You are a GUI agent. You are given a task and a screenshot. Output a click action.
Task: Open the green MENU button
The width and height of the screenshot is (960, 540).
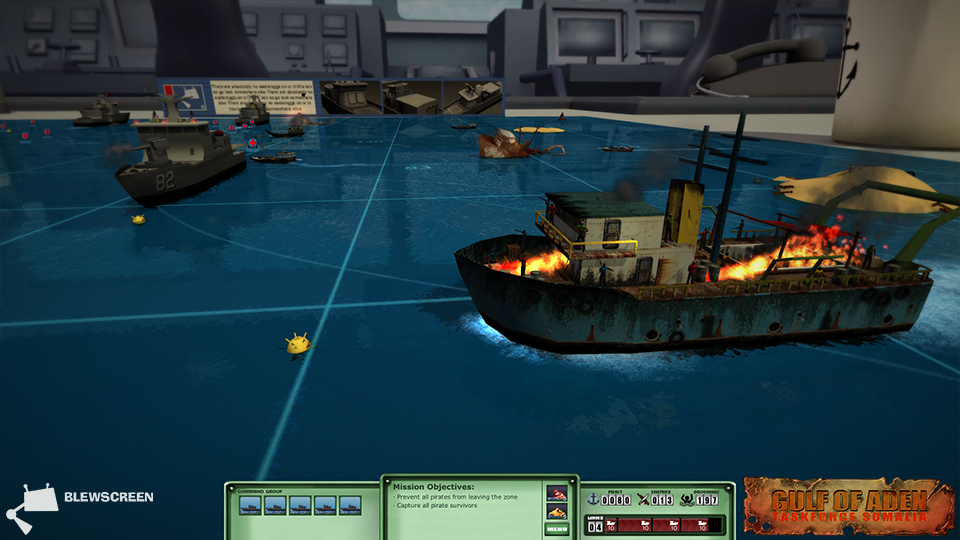[556, 528]
